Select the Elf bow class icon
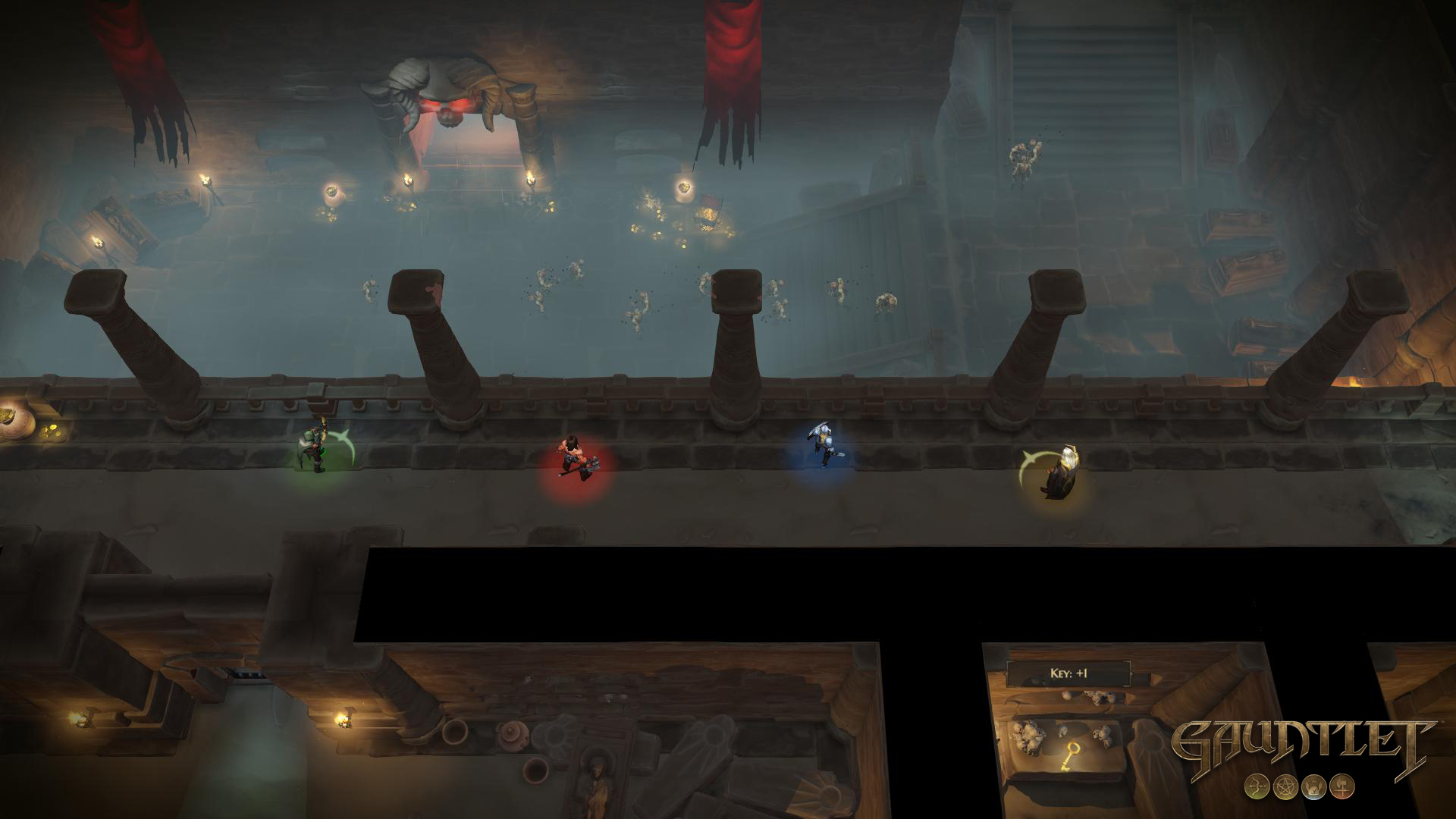 pyautogui.click(x=1257, y=786)
